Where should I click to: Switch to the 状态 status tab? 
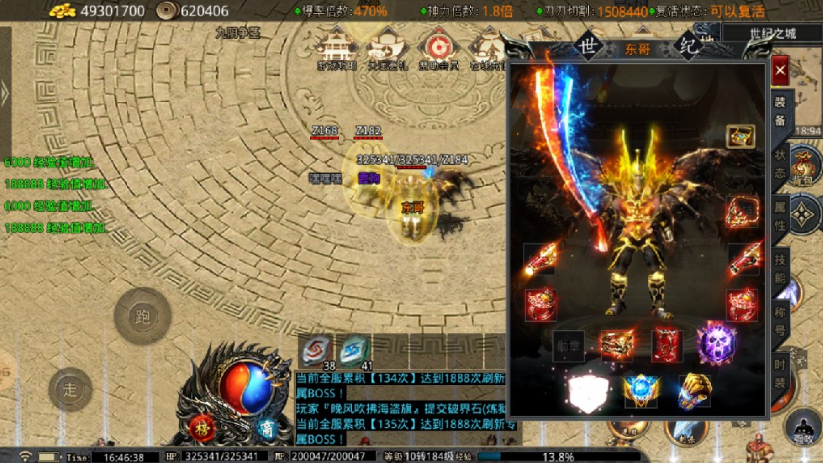[x=780, y=165]
